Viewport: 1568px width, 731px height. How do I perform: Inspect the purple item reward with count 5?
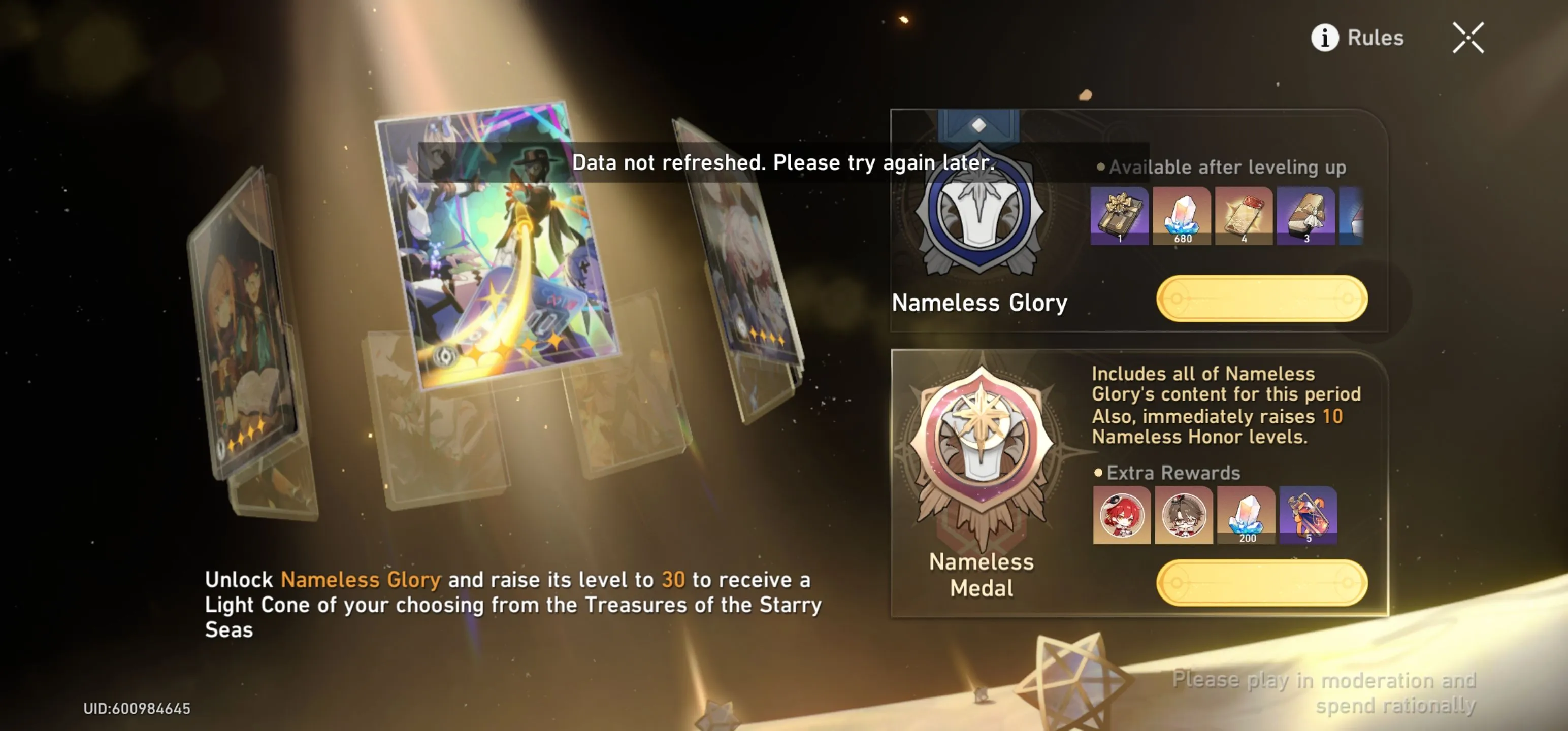point(1308,515)
